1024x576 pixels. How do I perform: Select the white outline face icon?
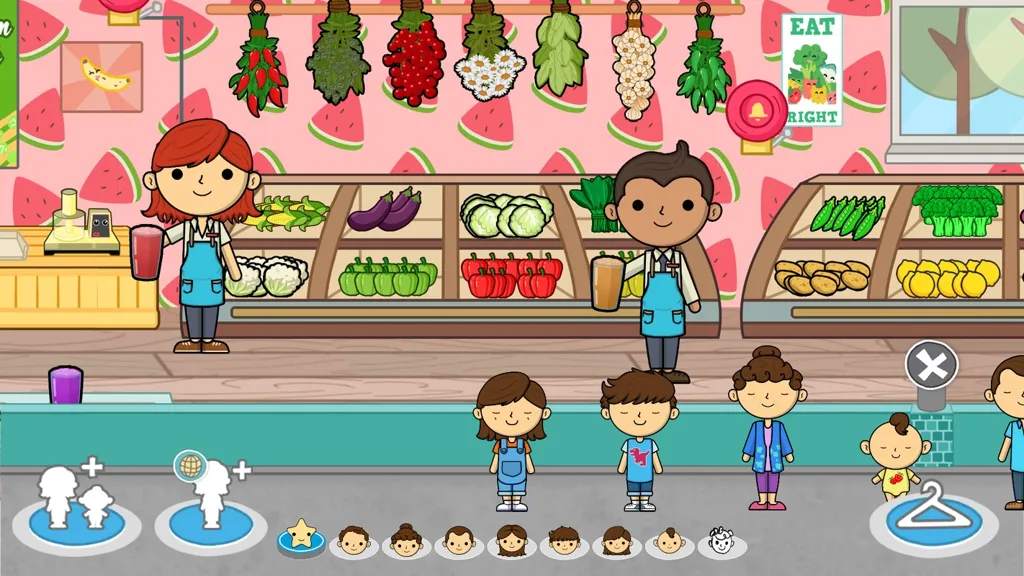721,541
